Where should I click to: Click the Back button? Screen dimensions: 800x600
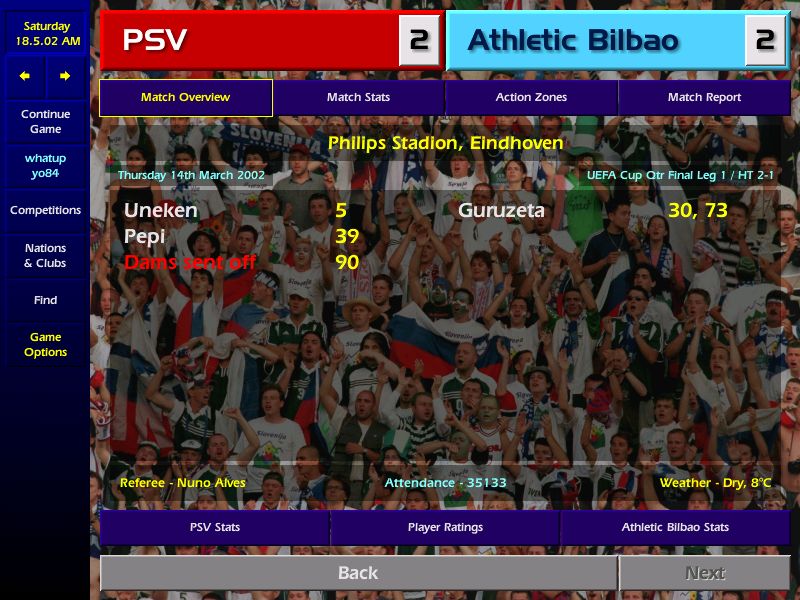click(358, 573)
